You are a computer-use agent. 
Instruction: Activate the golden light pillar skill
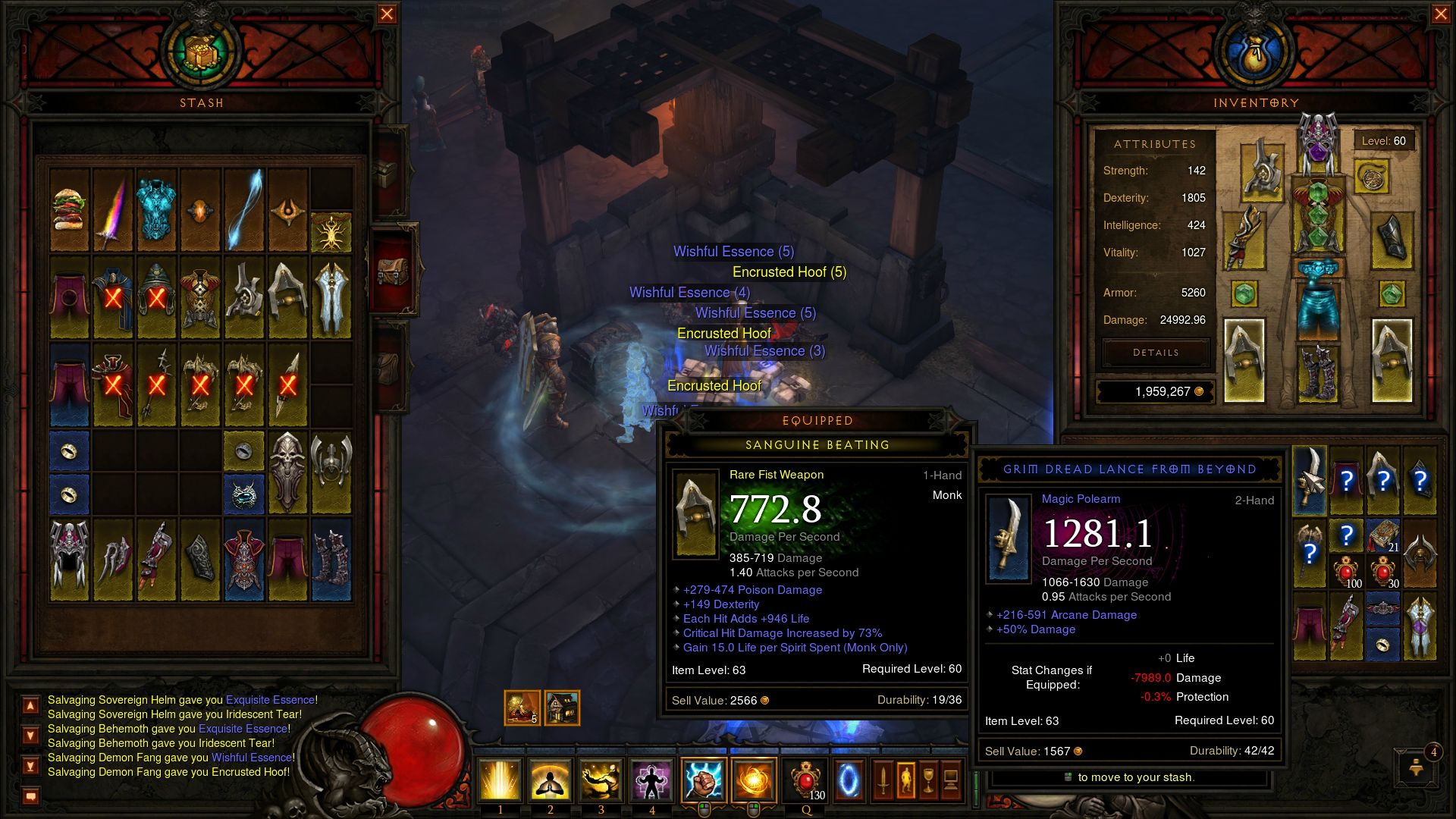(x=500, y=780)
